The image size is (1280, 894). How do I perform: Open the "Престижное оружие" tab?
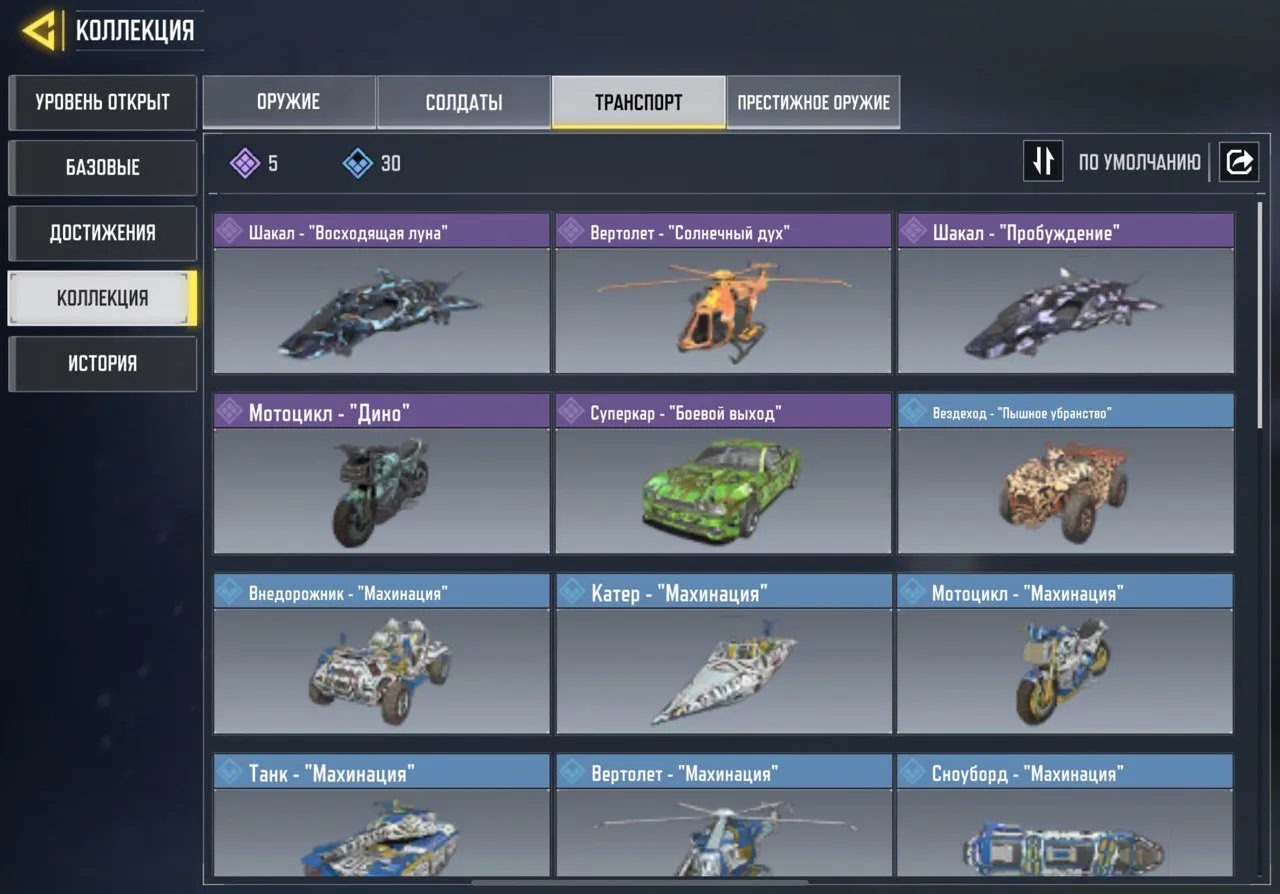coord(813,101)
